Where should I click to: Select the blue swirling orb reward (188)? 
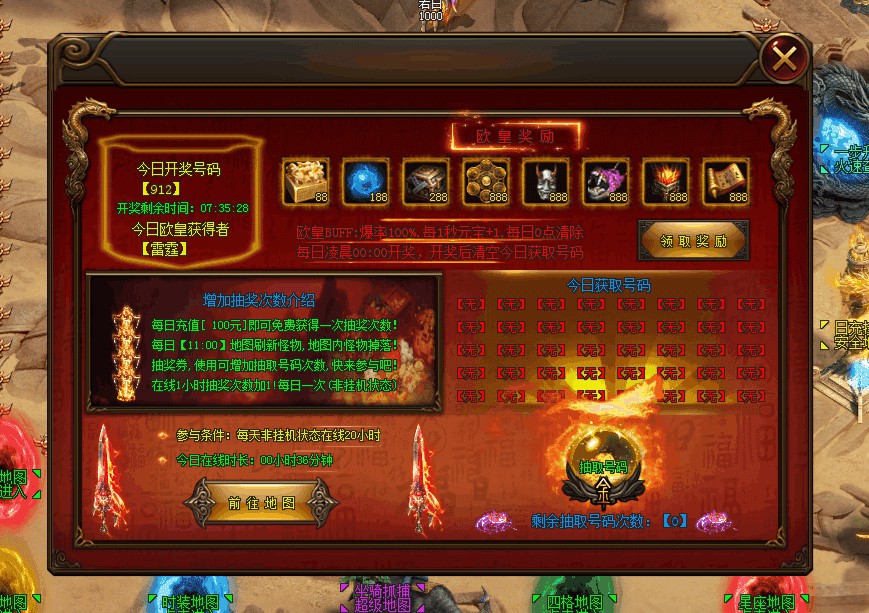365,181
